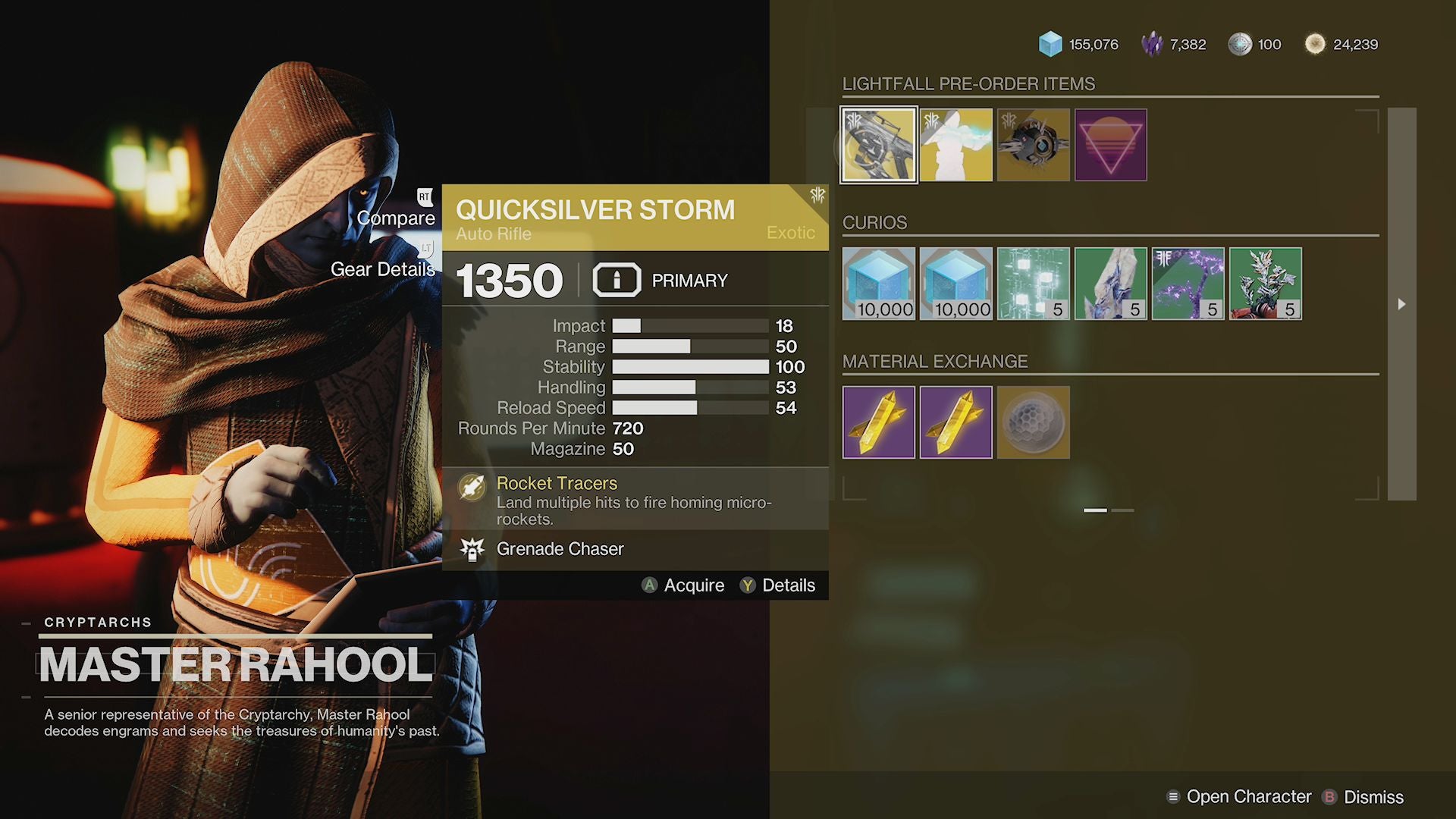Open the Compare option
The height and width of the screenshot is (819, 1456).
click(397, 218)
